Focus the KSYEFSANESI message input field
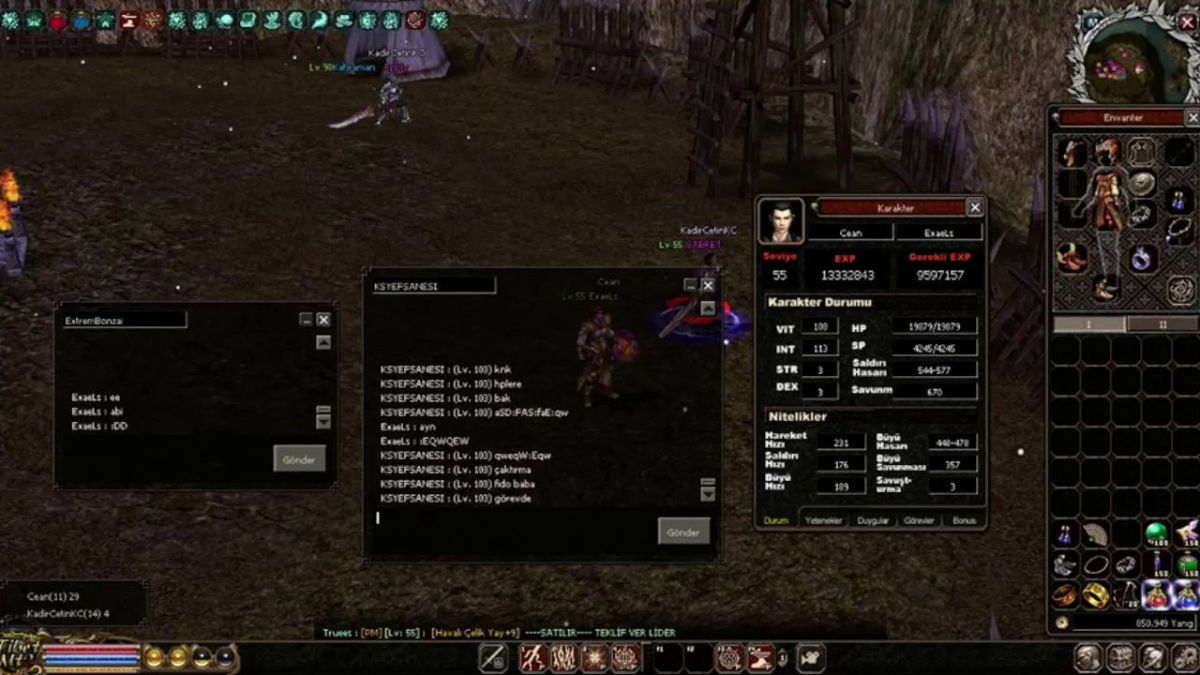1200x675 pixels. [x=510, y=518]
